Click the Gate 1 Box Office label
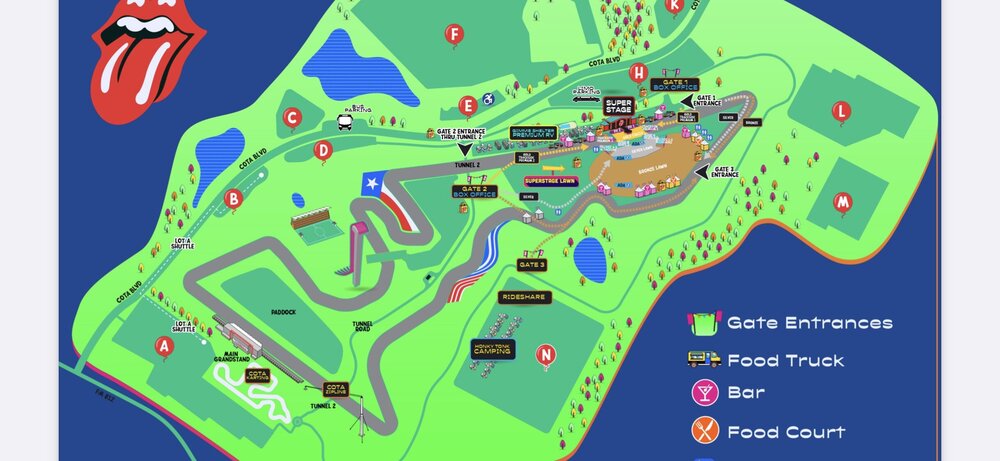The width and height of the screenshot is (1000, 461). pyautogui.click(x=674, y=85)
